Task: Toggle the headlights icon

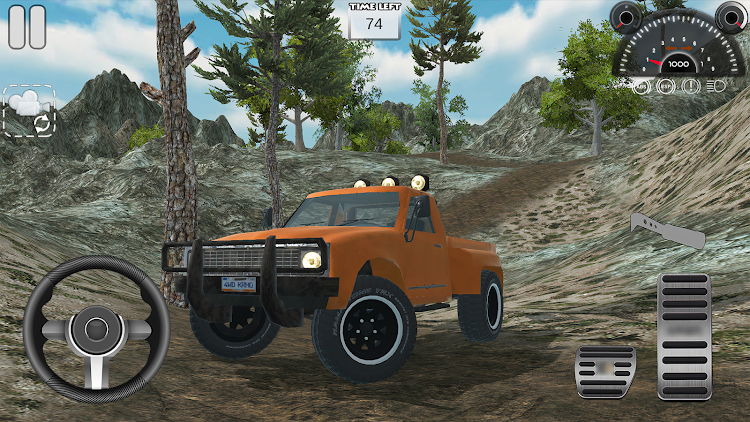Action: coord(715,86)
